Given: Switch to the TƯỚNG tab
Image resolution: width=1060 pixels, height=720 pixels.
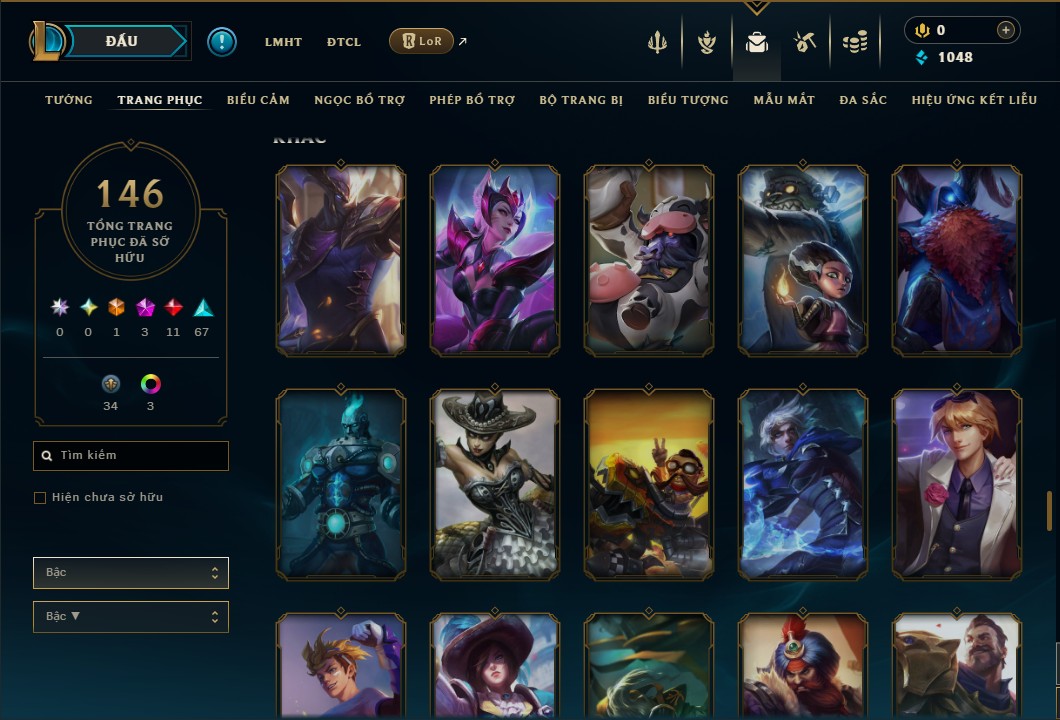Looking at the screenshot, I should (69, 100).
